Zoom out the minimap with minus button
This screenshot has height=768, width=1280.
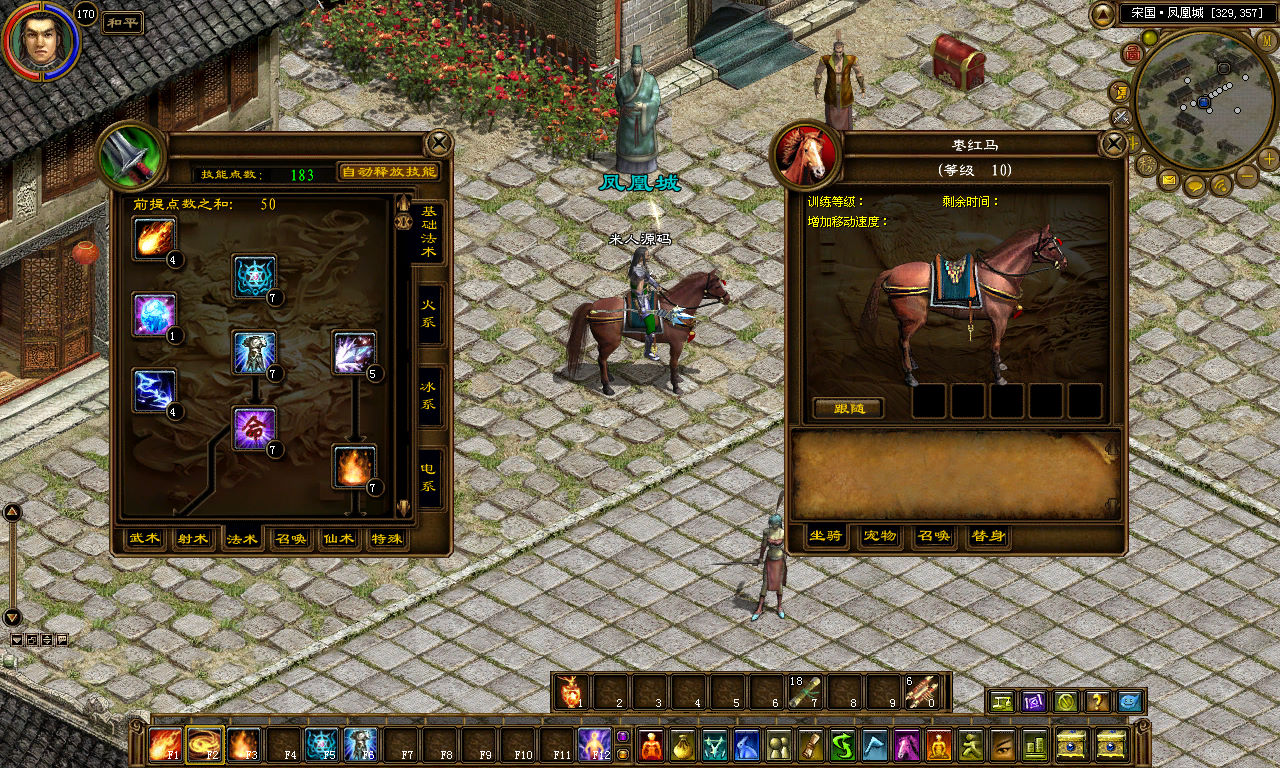[1247, 176]
